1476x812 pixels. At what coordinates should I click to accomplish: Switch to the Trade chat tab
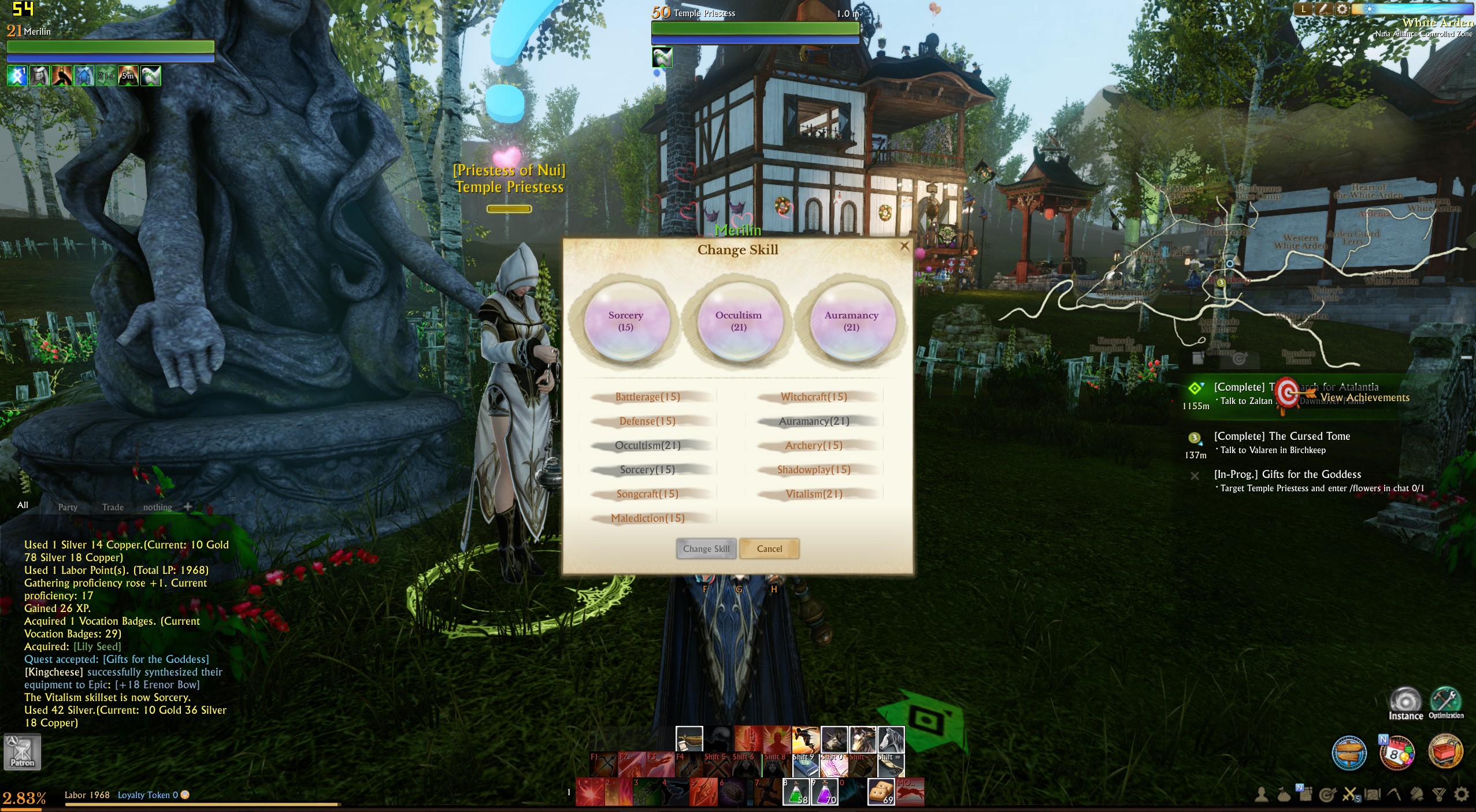[113, 507]
